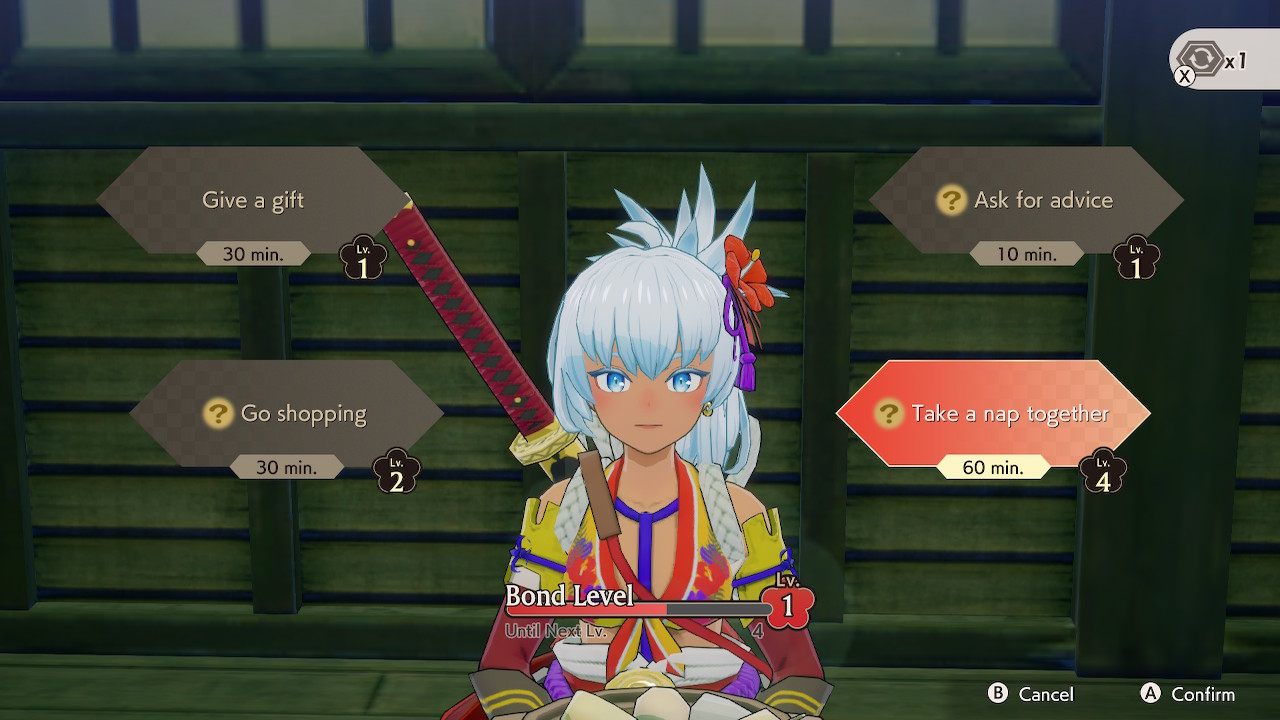Click the 30 min. label under Give a gift

point(255,253)
